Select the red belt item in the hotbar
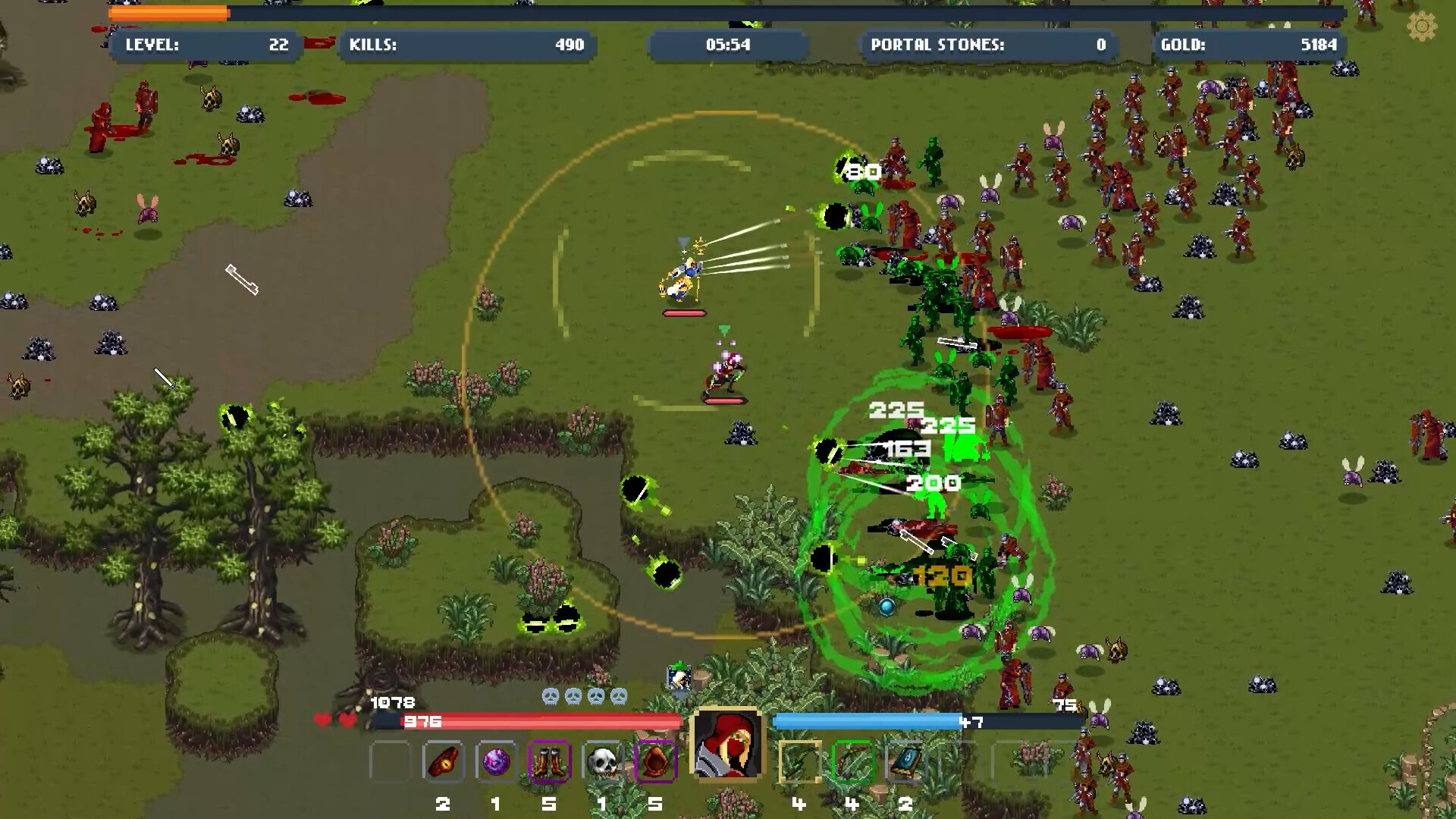The width and height of the screenshot is (1456, 819). [x=444, y=762]
